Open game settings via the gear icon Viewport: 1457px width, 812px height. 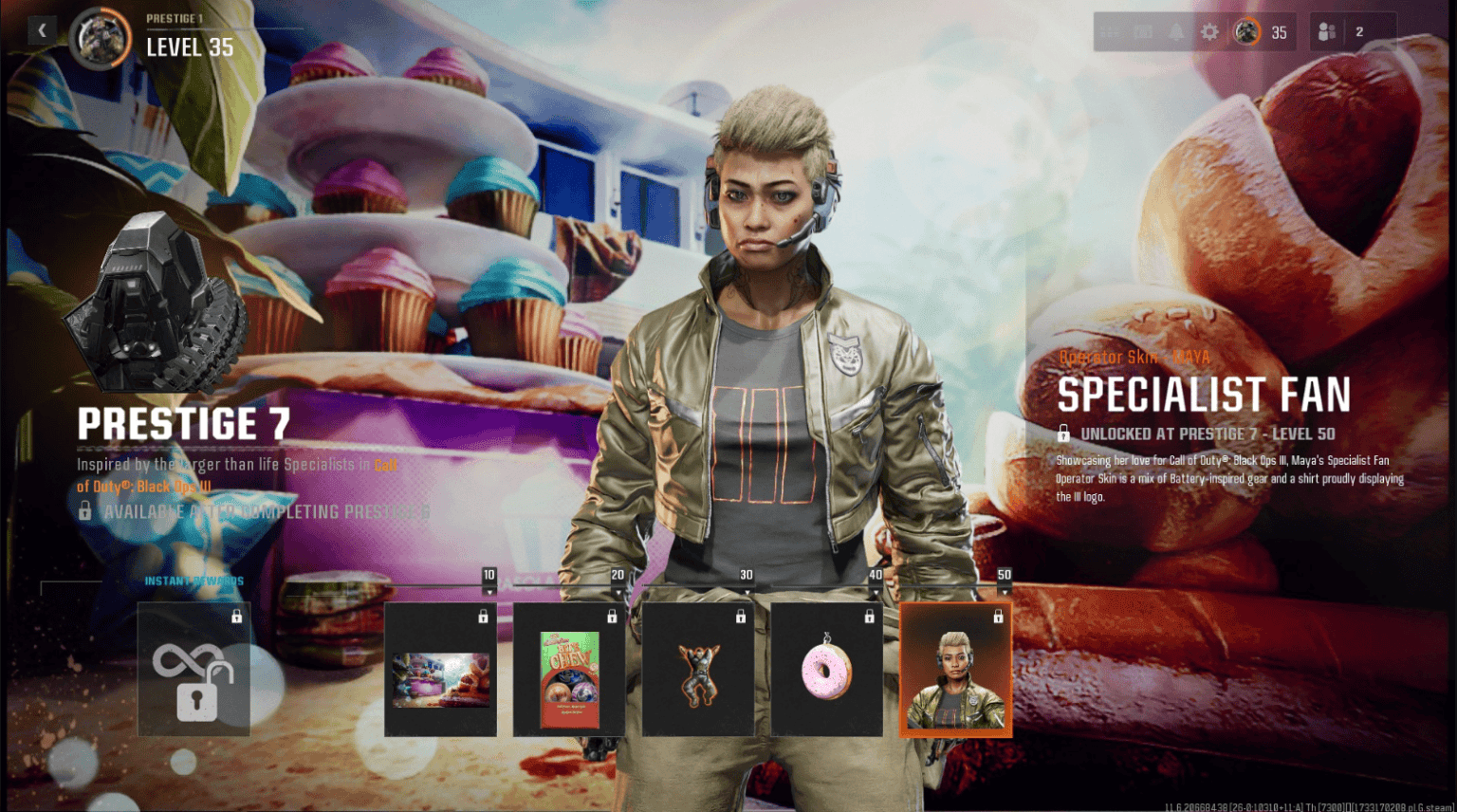pos(1210,31)
